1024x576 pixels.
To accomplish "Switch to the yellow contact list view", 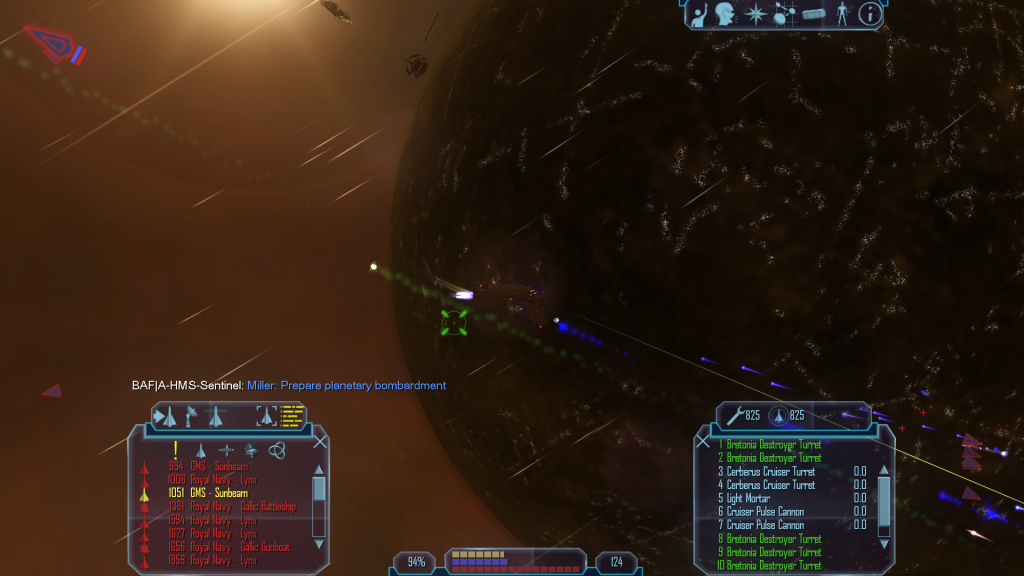I will click(293, 414).
